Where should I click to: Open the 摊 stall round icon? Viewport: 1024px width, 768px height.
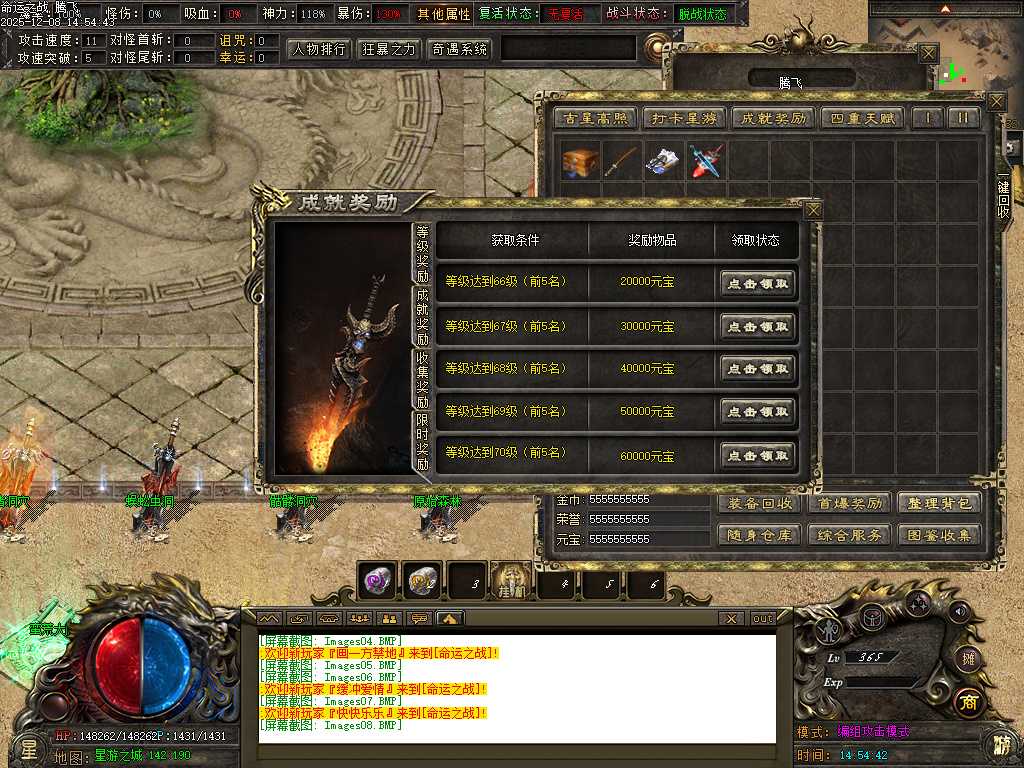tap(968, 657)
